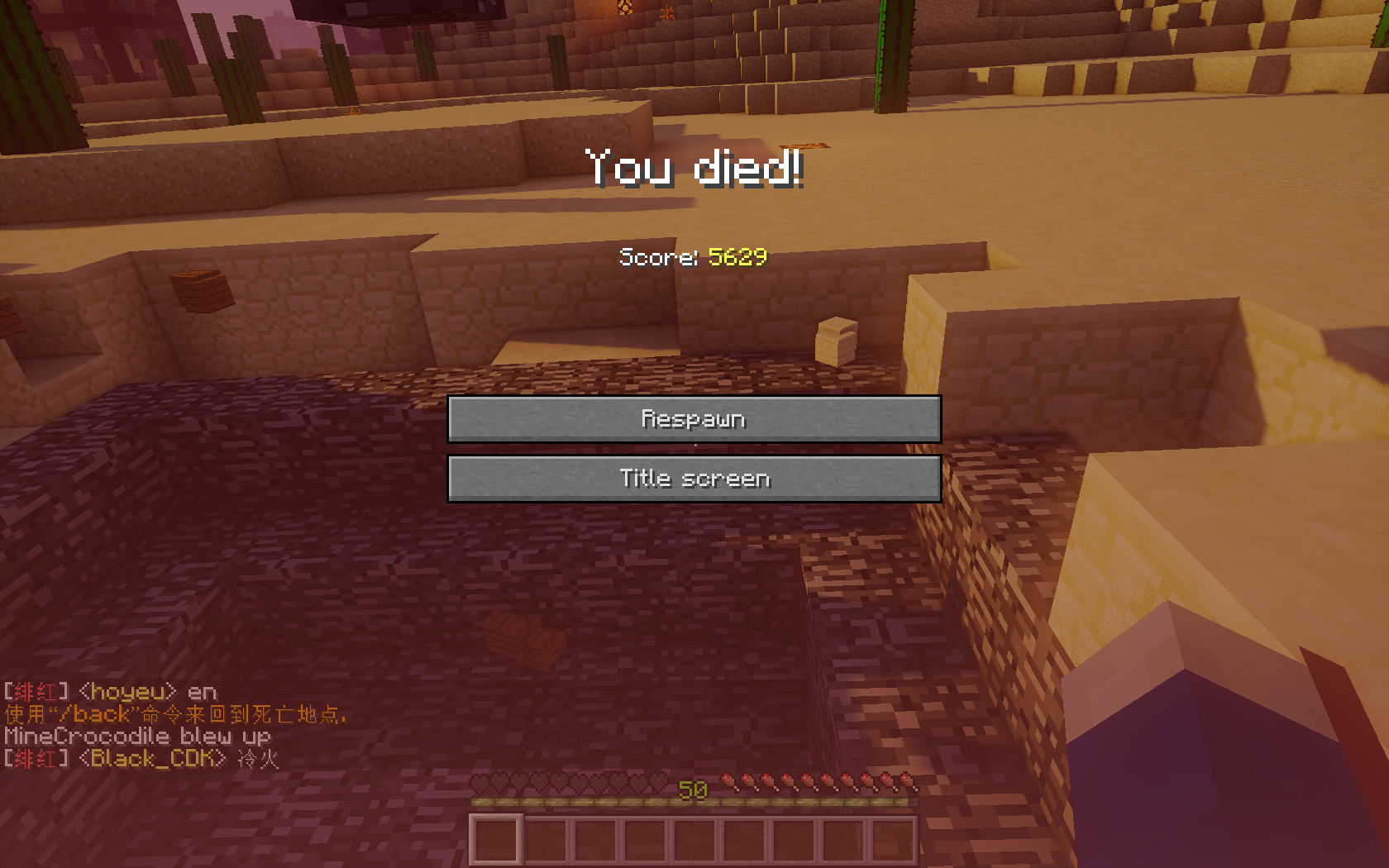Return to the Title screen

[x=694, y=479]
